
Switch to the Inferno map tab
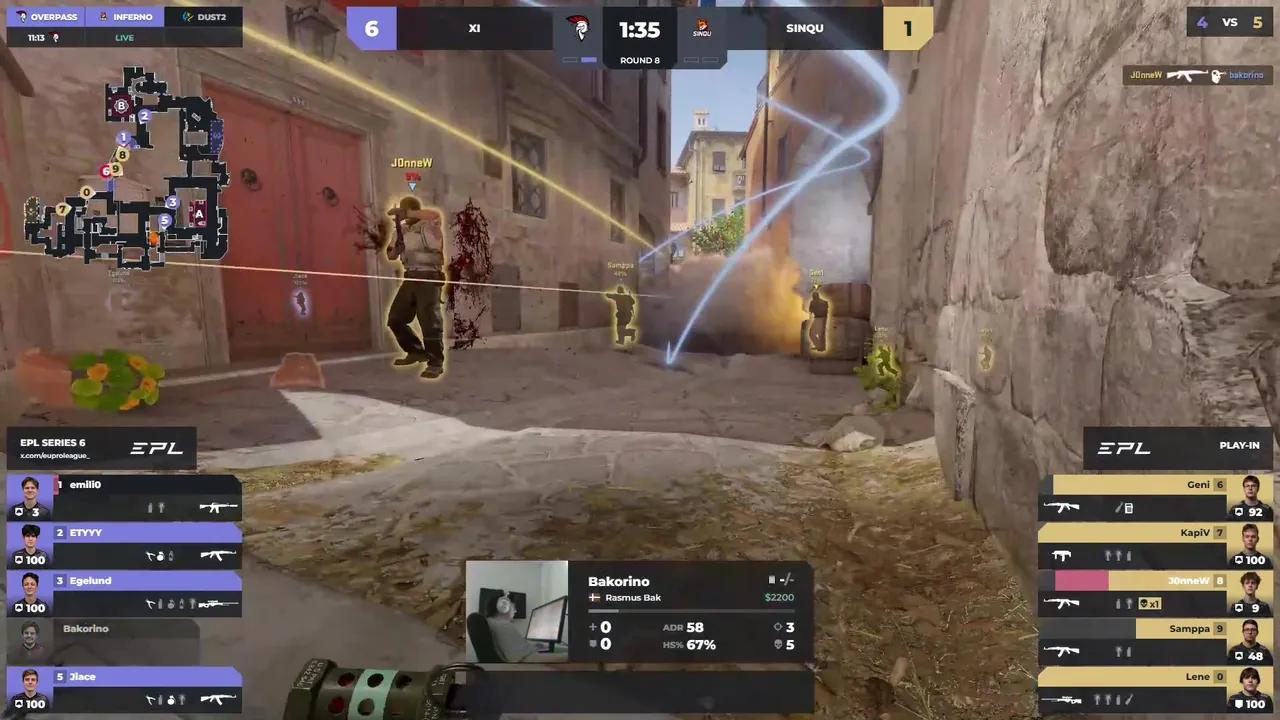125,17
